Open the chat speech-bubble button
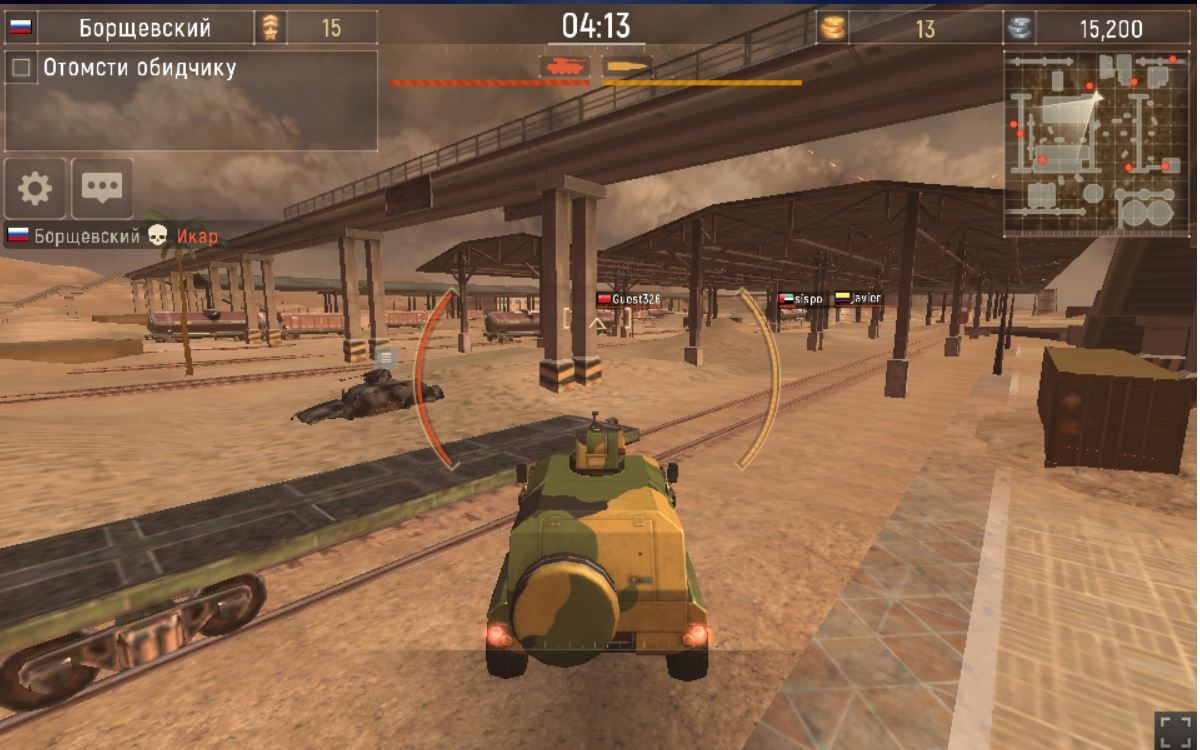1200x750 pixels. [x=102, y=188]
